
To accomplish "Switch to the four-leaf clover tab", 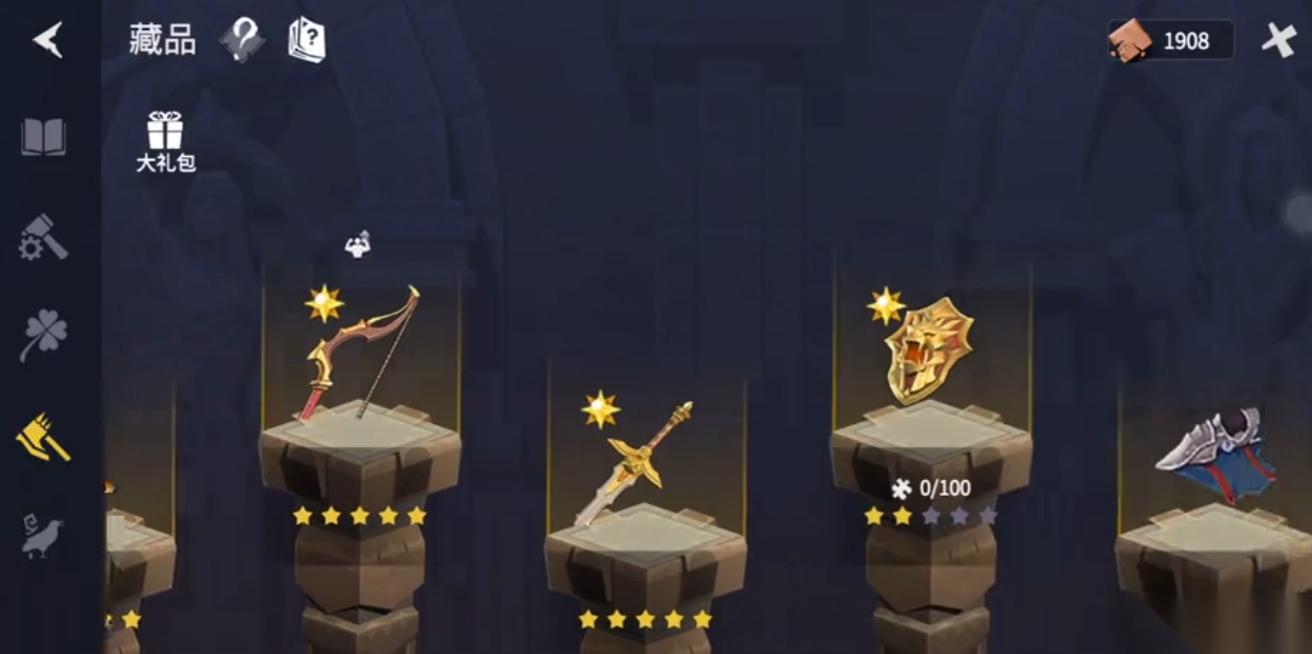I will coord(44,336).
